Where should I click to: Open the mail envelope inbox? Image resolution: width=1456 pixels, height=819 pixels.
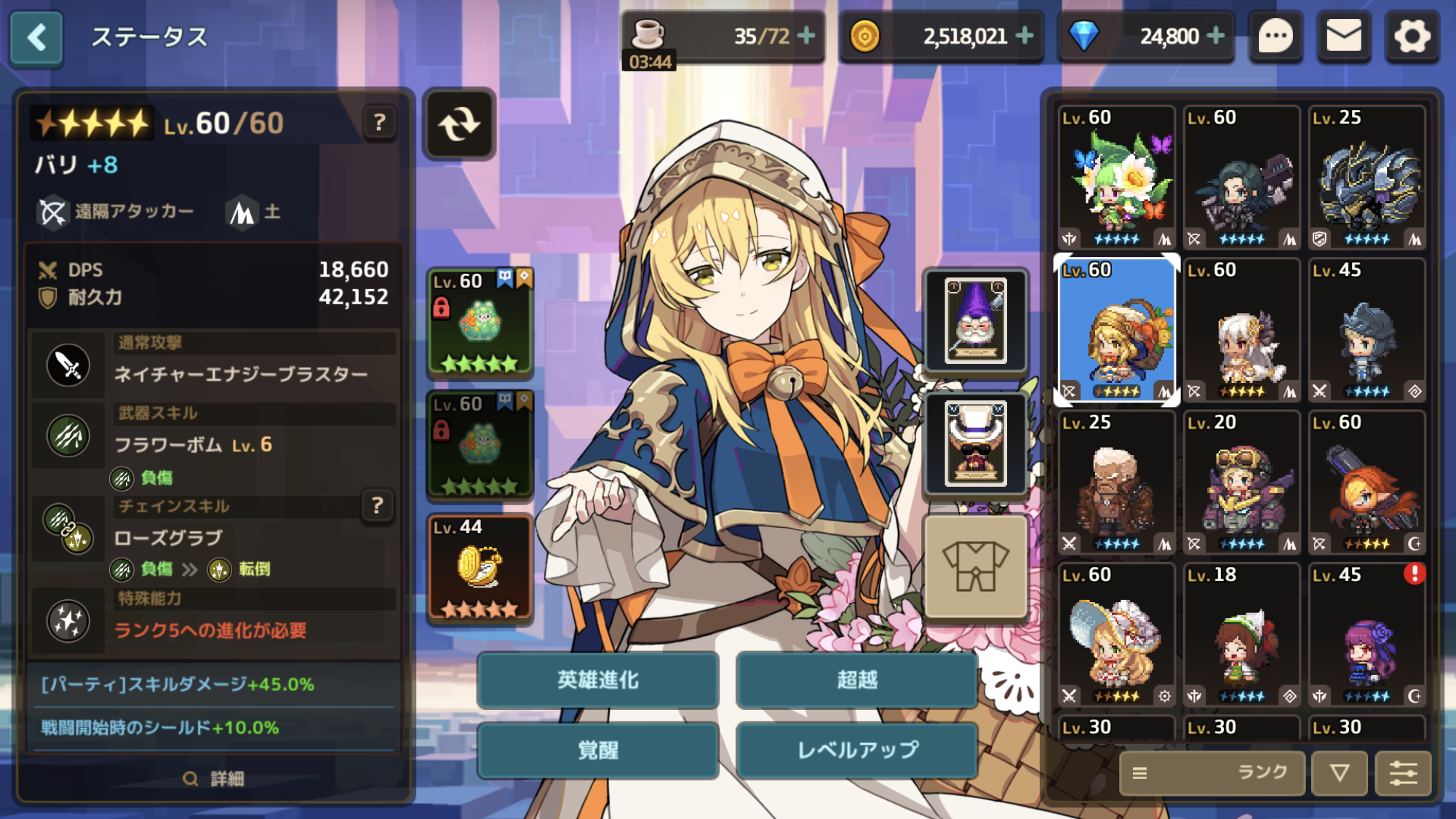(1343, 36)
